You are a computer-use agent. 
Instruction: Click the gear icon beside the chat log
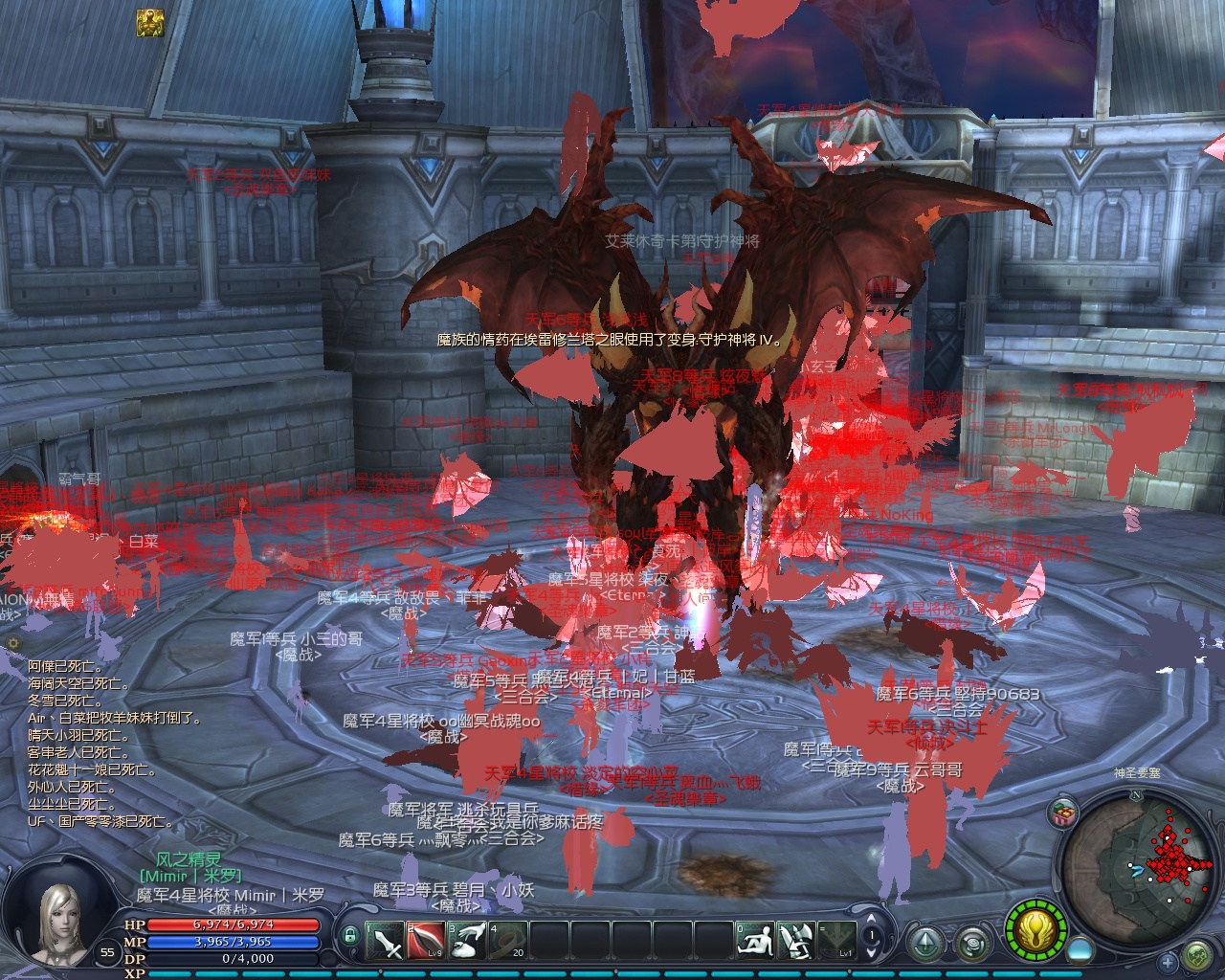coord(13,643)
